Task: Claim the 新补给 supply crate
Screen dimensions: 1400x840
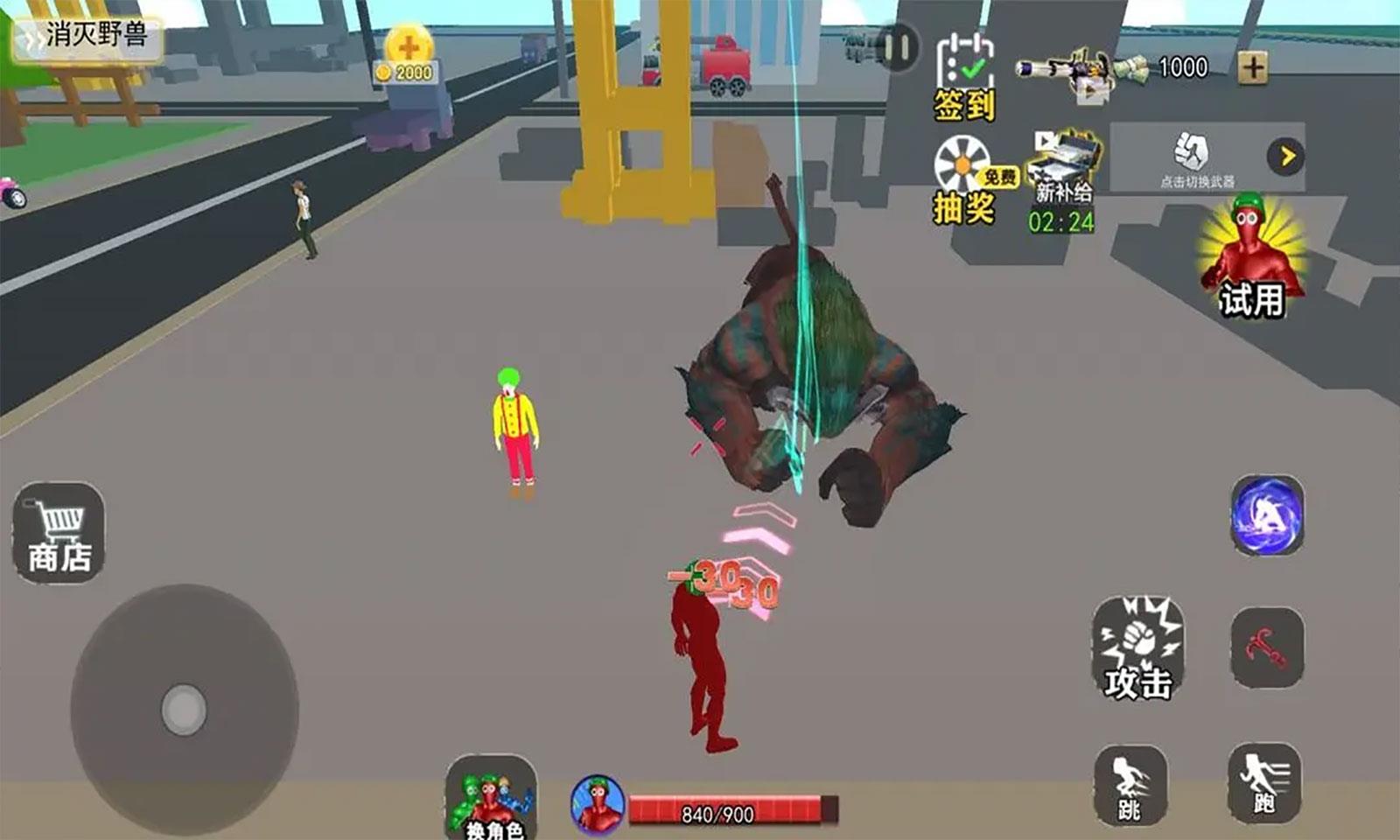Action: [1063, 181]
